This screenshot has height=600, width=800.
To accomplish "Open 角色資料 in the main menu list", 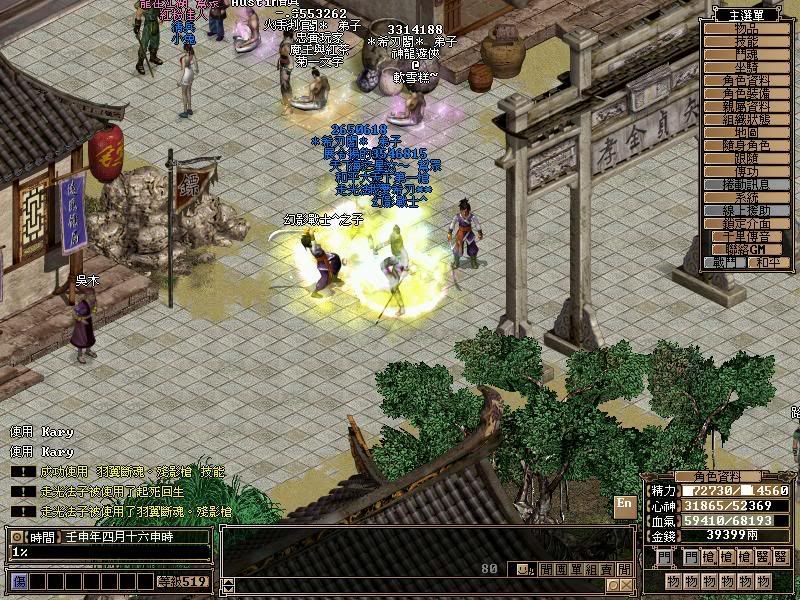I will tap(747, 80).
